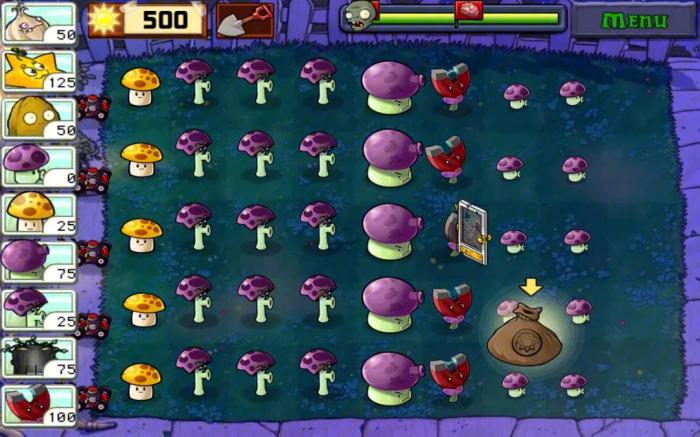Select the Scaredy-shroom seed packet

point(38,308)
